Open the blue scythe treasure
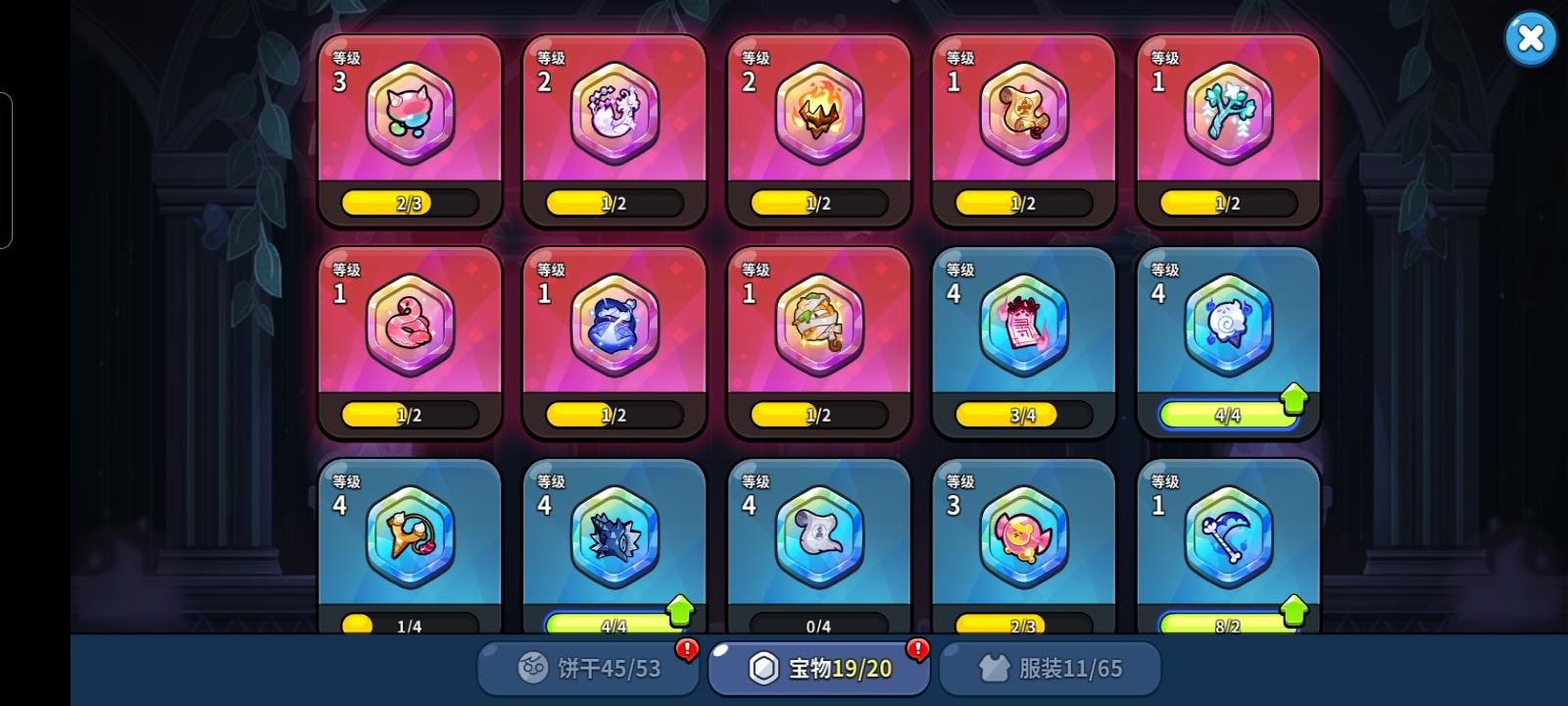 1228,536
